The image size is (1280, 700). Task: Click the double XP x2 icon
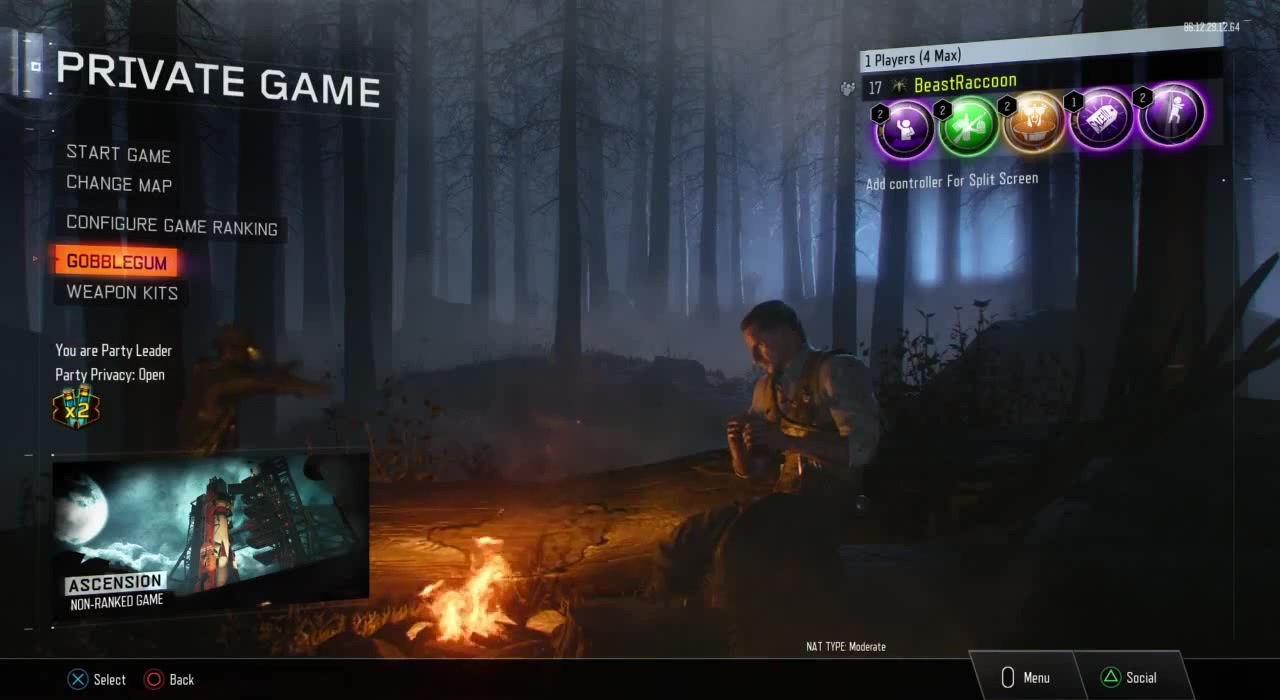[x=76, y=408]
